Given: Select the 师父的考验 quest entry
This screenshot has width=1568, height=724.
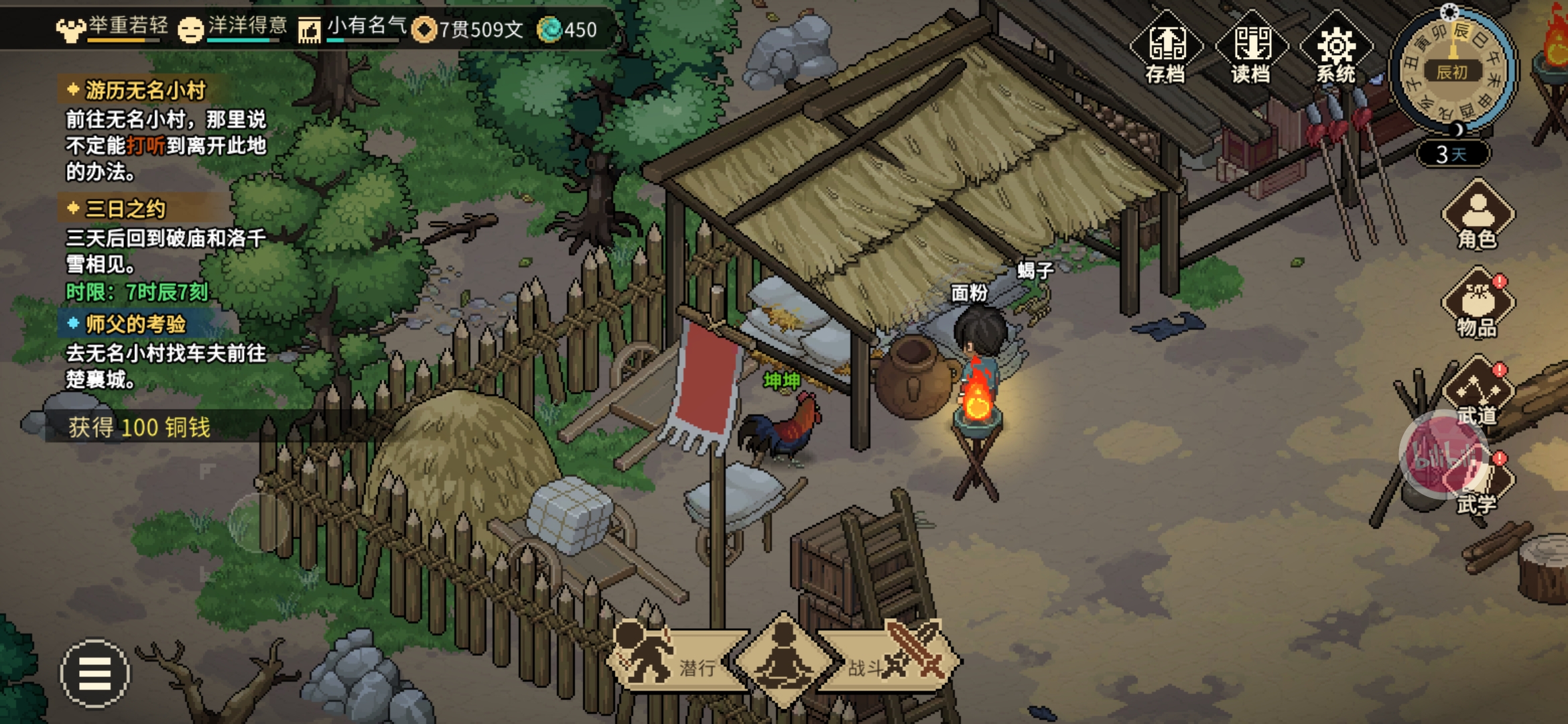Looking at the screenshot, I should pos(135,324).
